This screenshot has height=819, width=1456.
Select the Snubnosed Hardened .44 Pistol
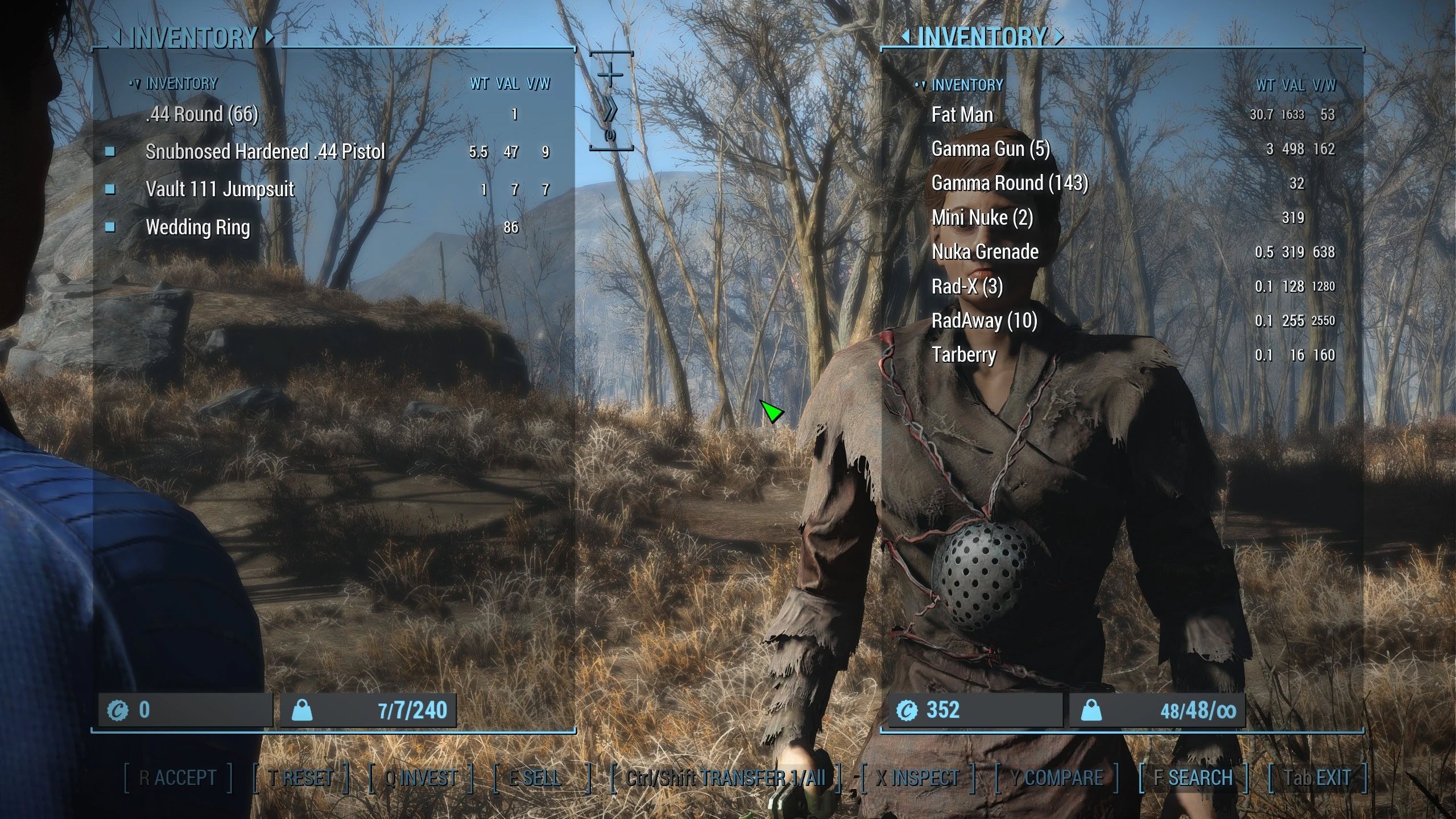[x=265, y=152]
